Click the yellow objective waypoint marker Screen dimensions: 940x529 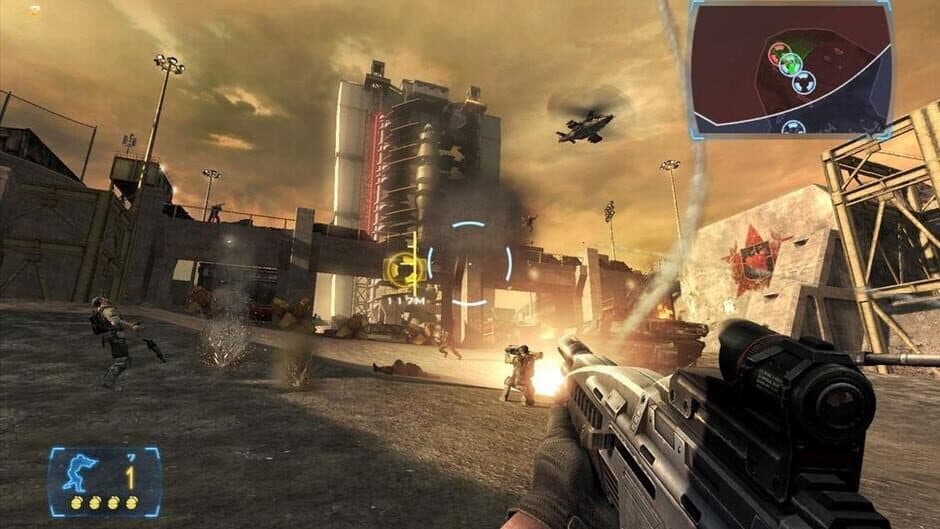pos(403,269)
